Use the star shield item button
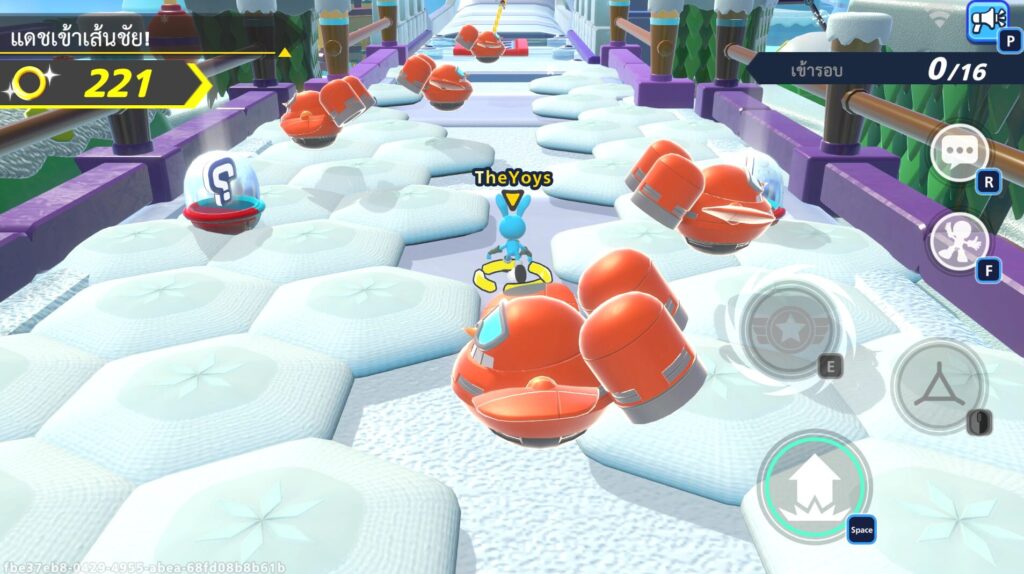1024x574 pixels. 790,328
